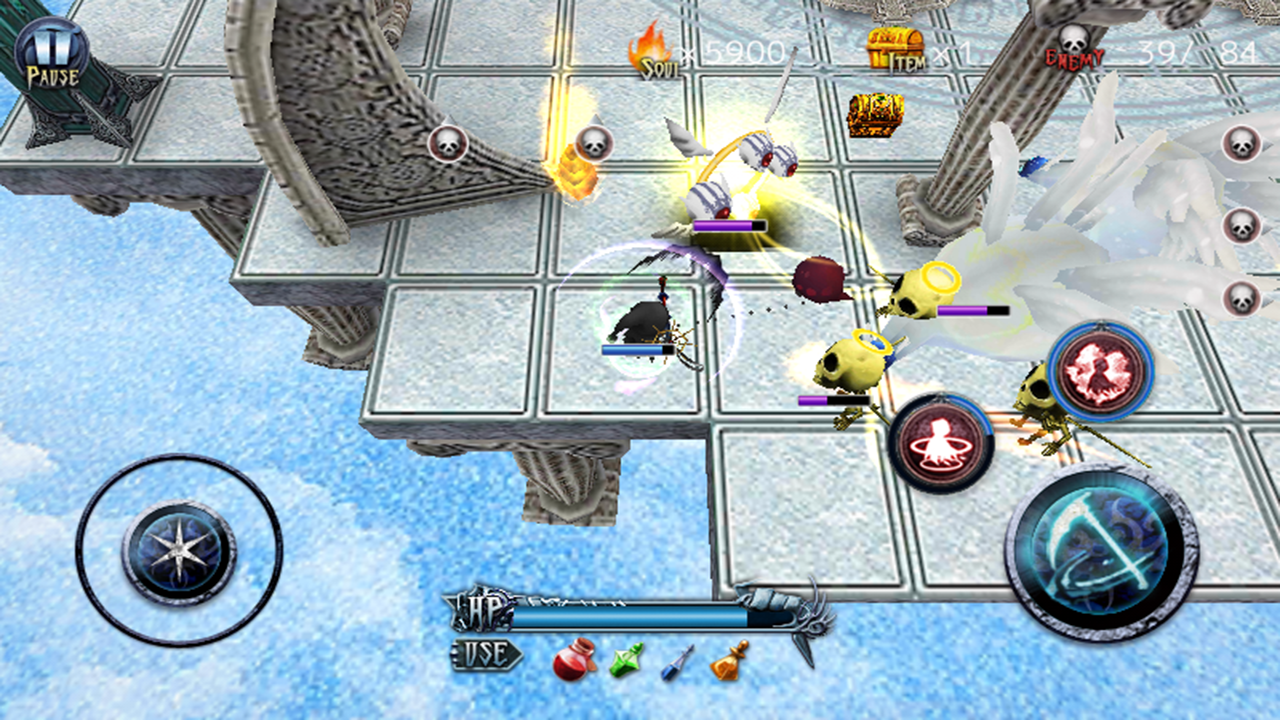Select the treasure chest Item counter icon
The width and height of the screenshot is (1280, 720).
(895, 45)
